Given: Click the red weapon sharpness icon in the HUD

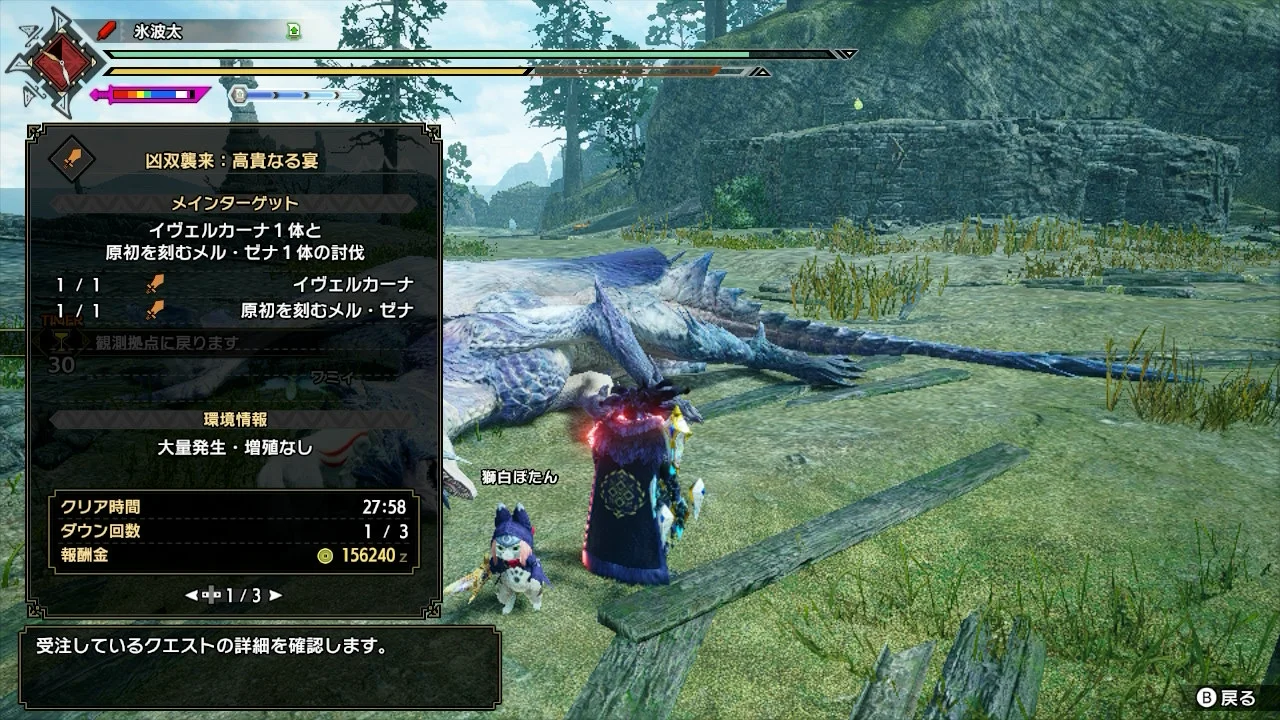Looking at the screenshot, I should click(106, 32).
